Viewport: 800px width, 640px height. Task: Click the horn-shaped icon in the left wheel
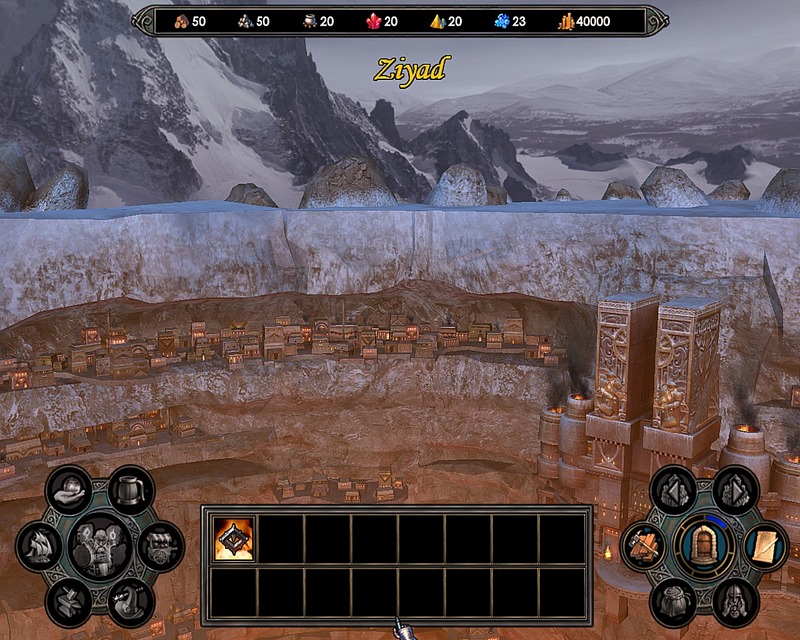[130, 601]
